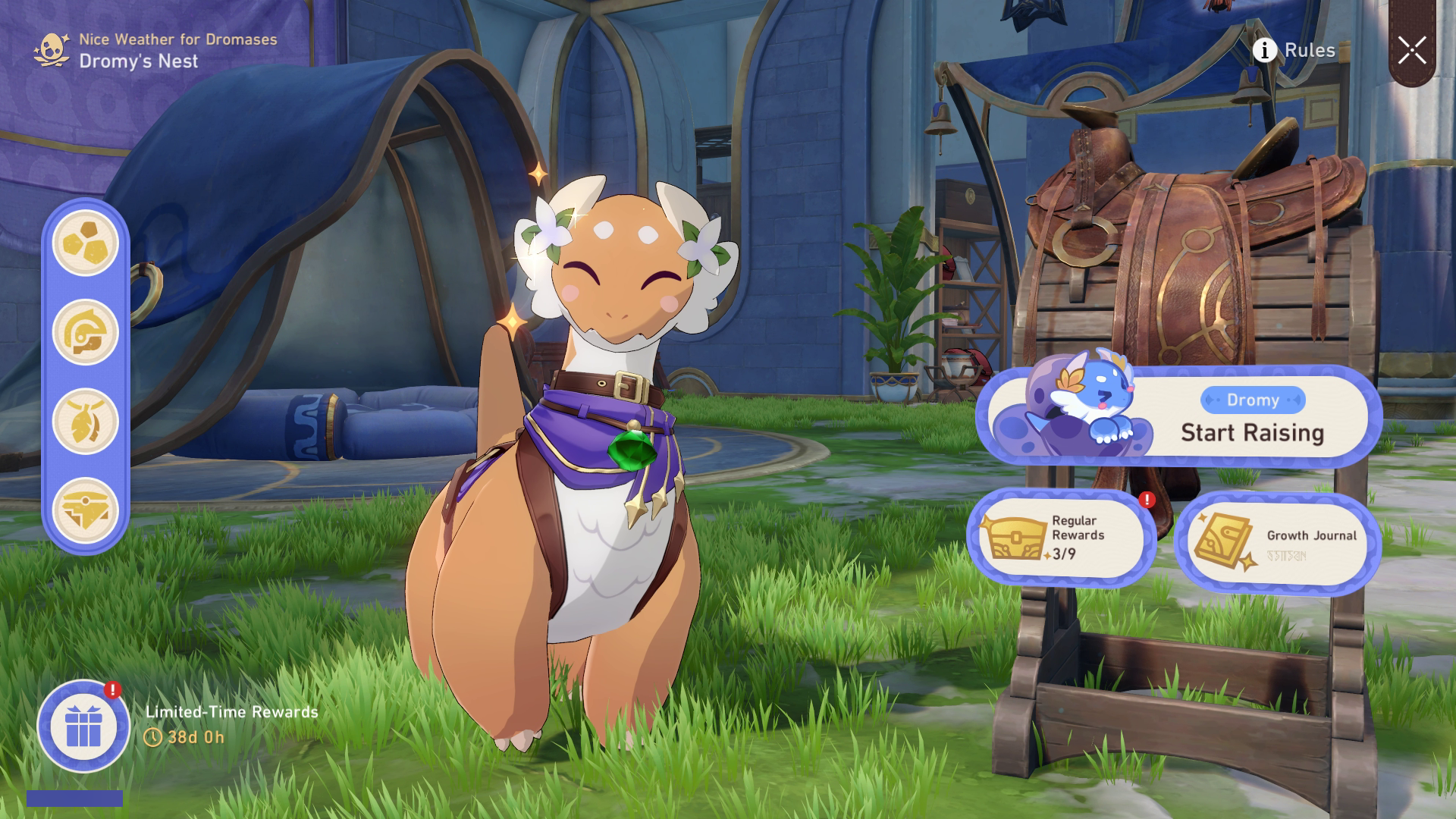Click the red alert badge on Regular Rewards
Viewport: 1456px width, 819px height.
click(1146, 500)
